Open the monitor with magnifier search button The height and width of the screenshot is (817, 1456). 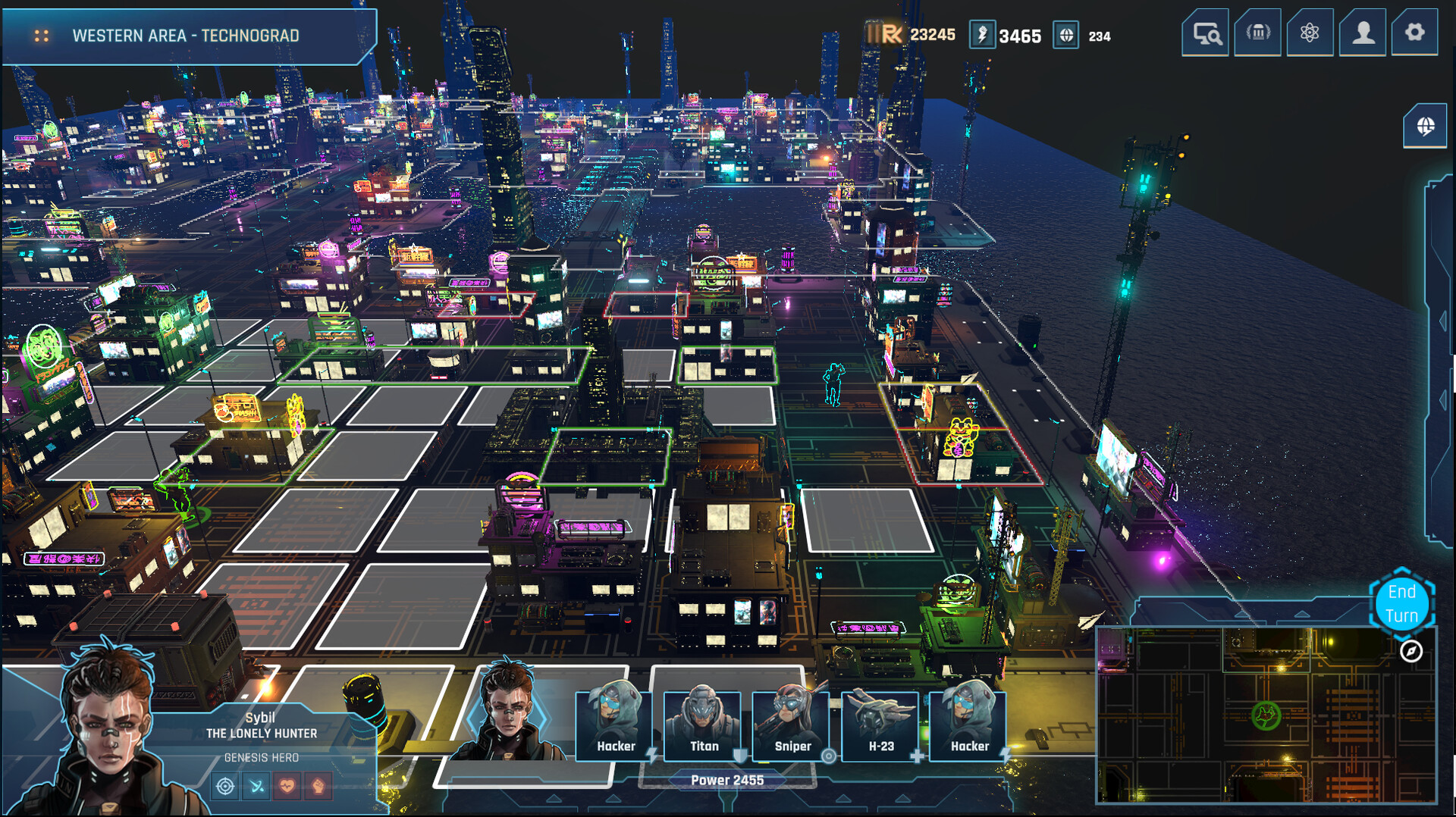pos(1205,33)
